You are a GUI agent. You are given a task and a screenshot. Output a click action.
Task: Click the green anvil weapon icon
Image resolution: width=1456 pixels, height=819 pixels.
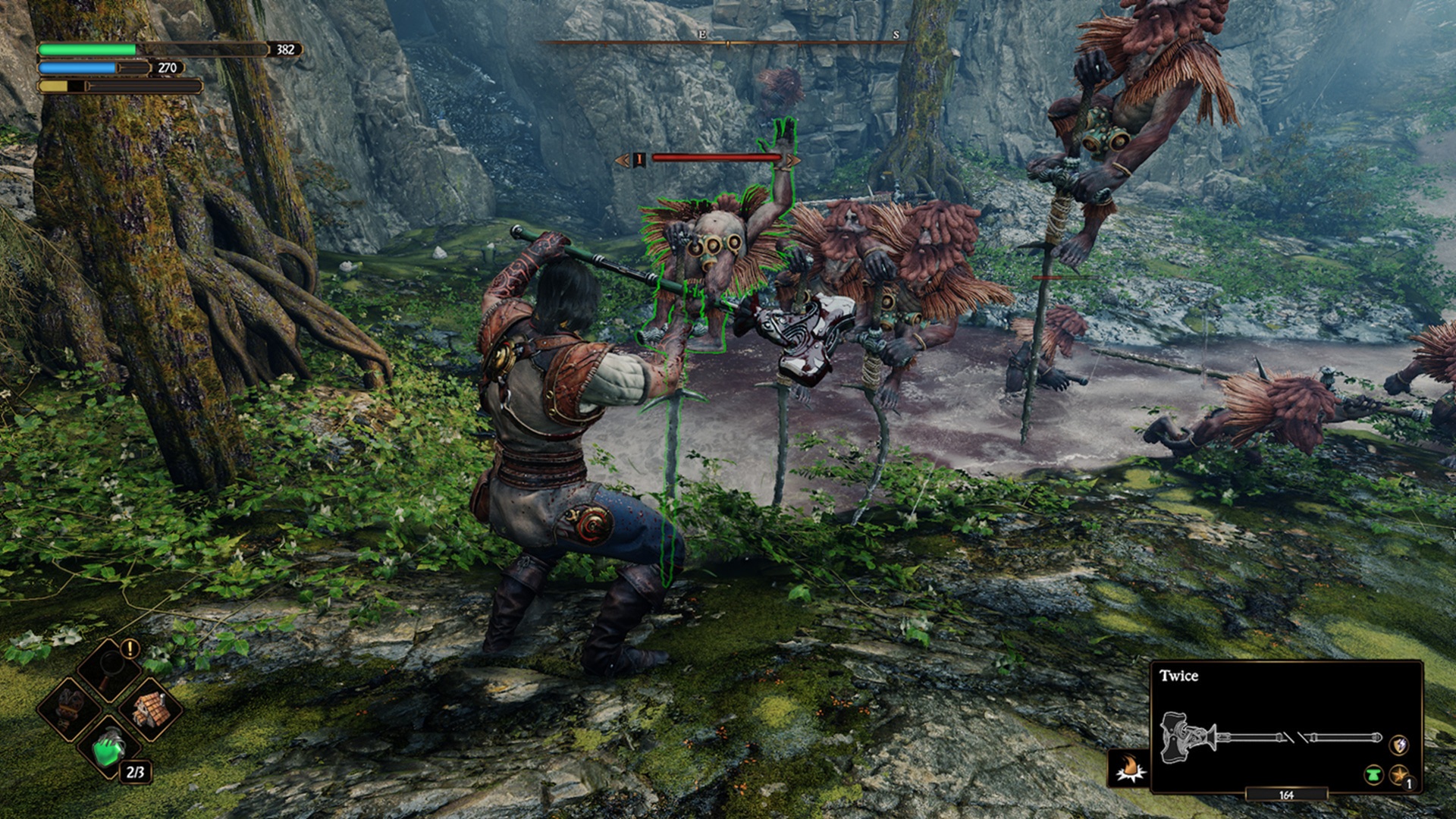tap(1373, 776)
